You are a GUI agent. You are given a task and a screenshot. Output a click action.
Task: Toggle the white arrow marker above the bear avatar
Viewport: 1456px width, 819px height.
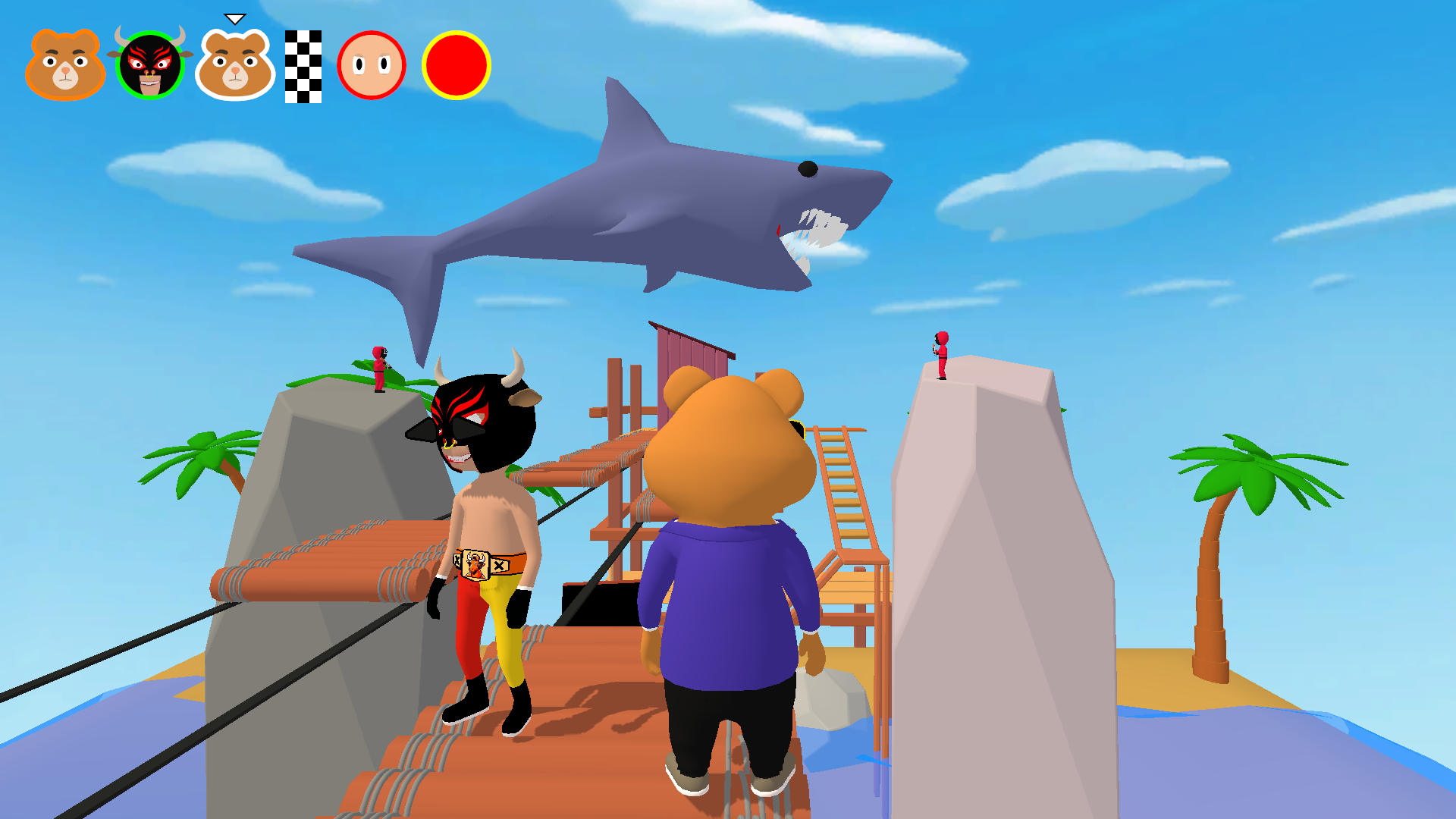[x=235, y=15]
